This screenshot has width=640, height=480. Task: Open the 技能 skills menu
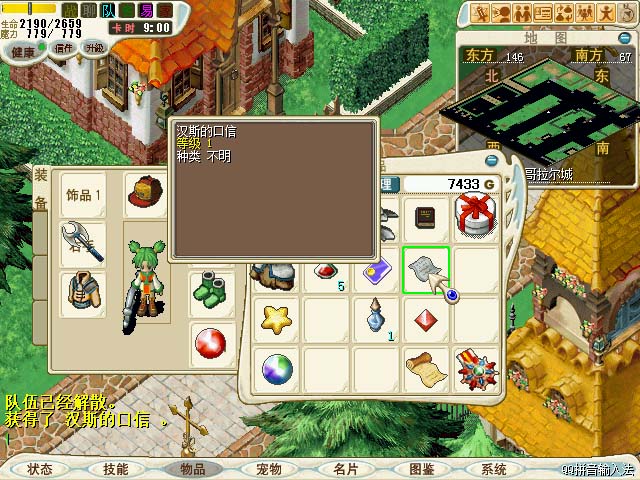pos(115,468)
